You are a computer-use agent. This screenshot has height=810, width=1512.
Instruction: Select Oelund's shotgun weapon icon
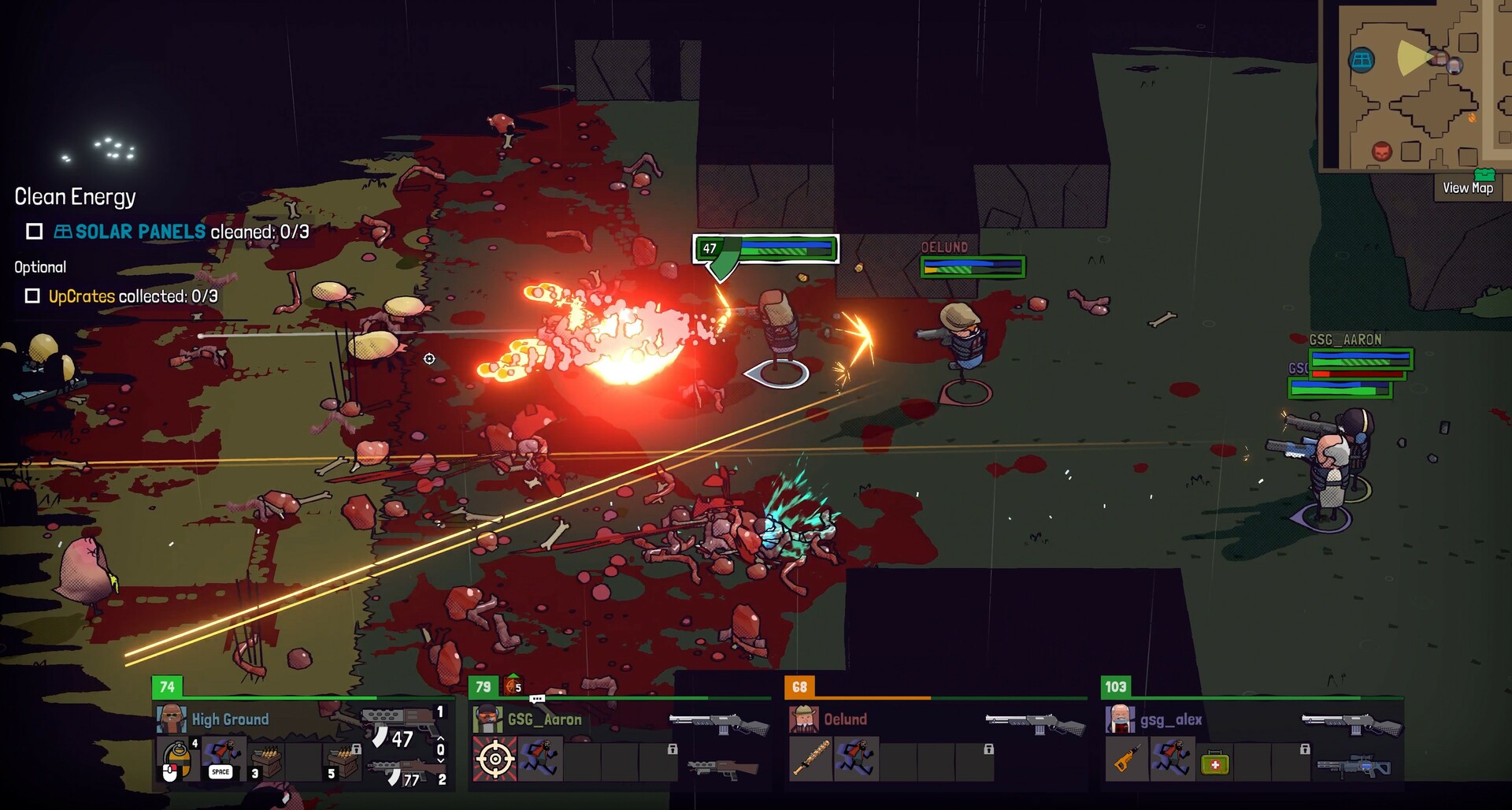1035,722
